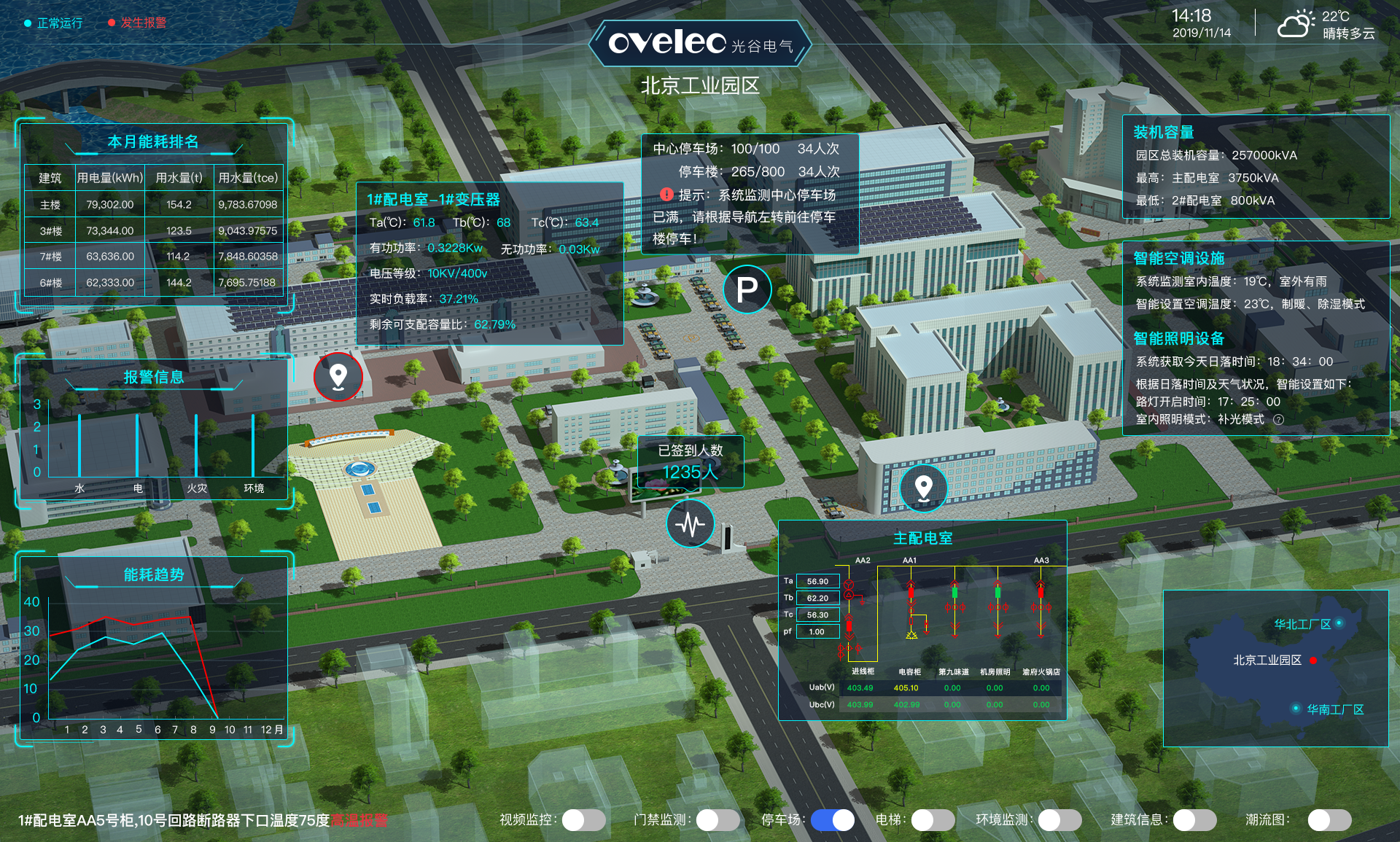Switch on the 建筑信息 building info toggle
Image resolution: width=1400 pixels, height=842 pixels.
1194,820
